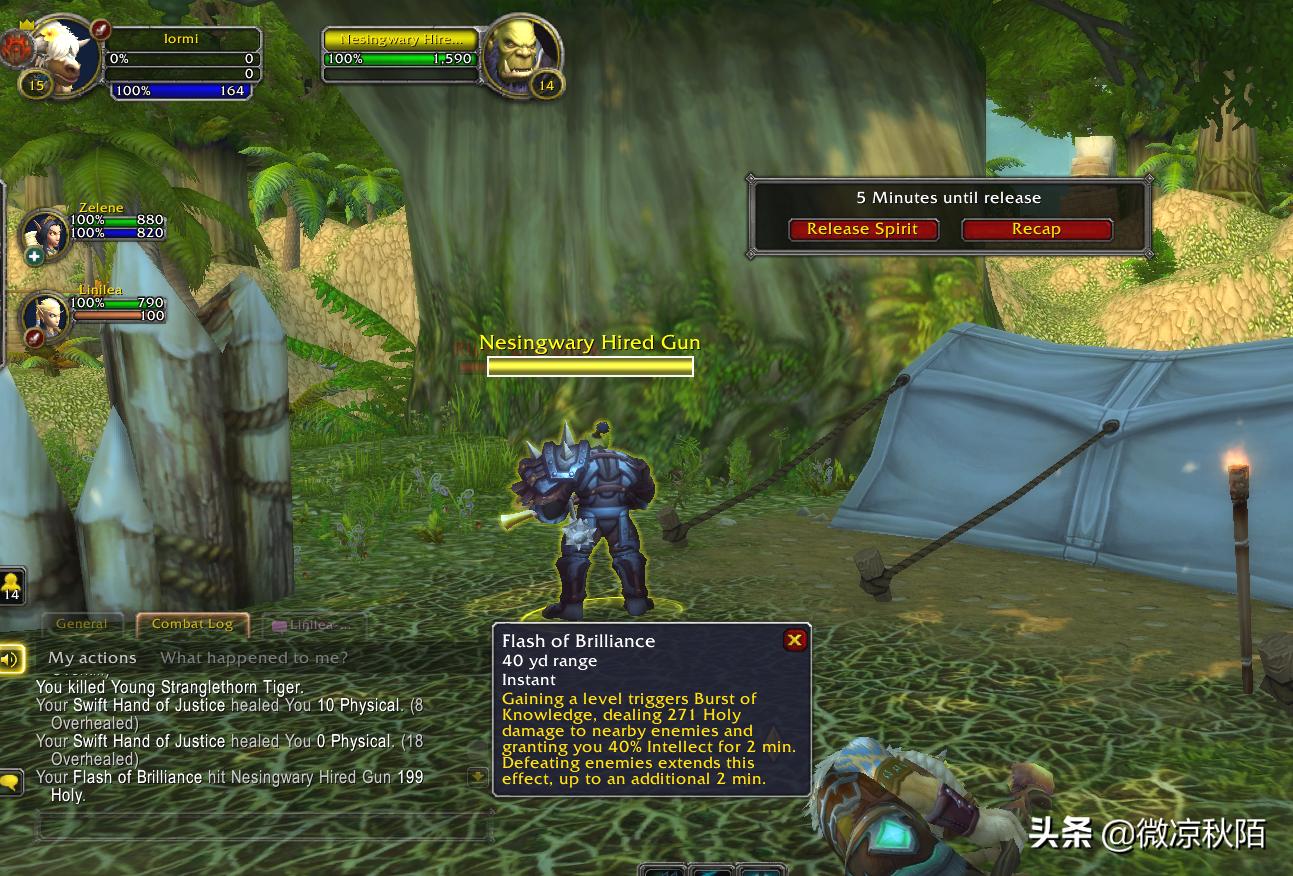Open the social friends list button
Viewport: 1293px width, 876px height.
coord(11,585)
